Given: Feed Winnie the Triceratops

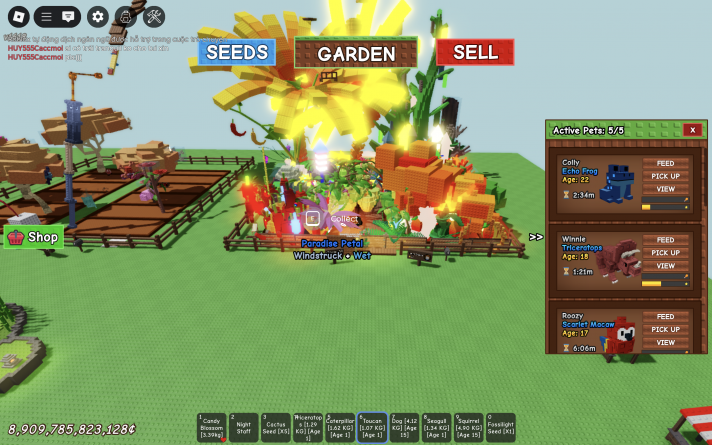Looking at the screenshot, I should (665, 240).
